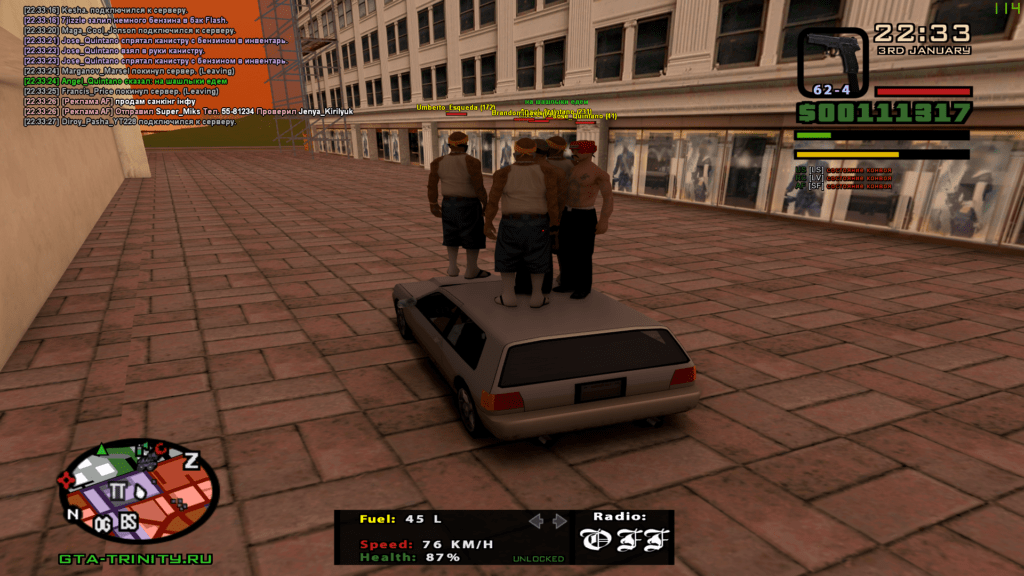This screenshot has height=576, width=1024.
Task: Click the OG marker on the radar
Action: pyautogui.click(x=103, y=523)
